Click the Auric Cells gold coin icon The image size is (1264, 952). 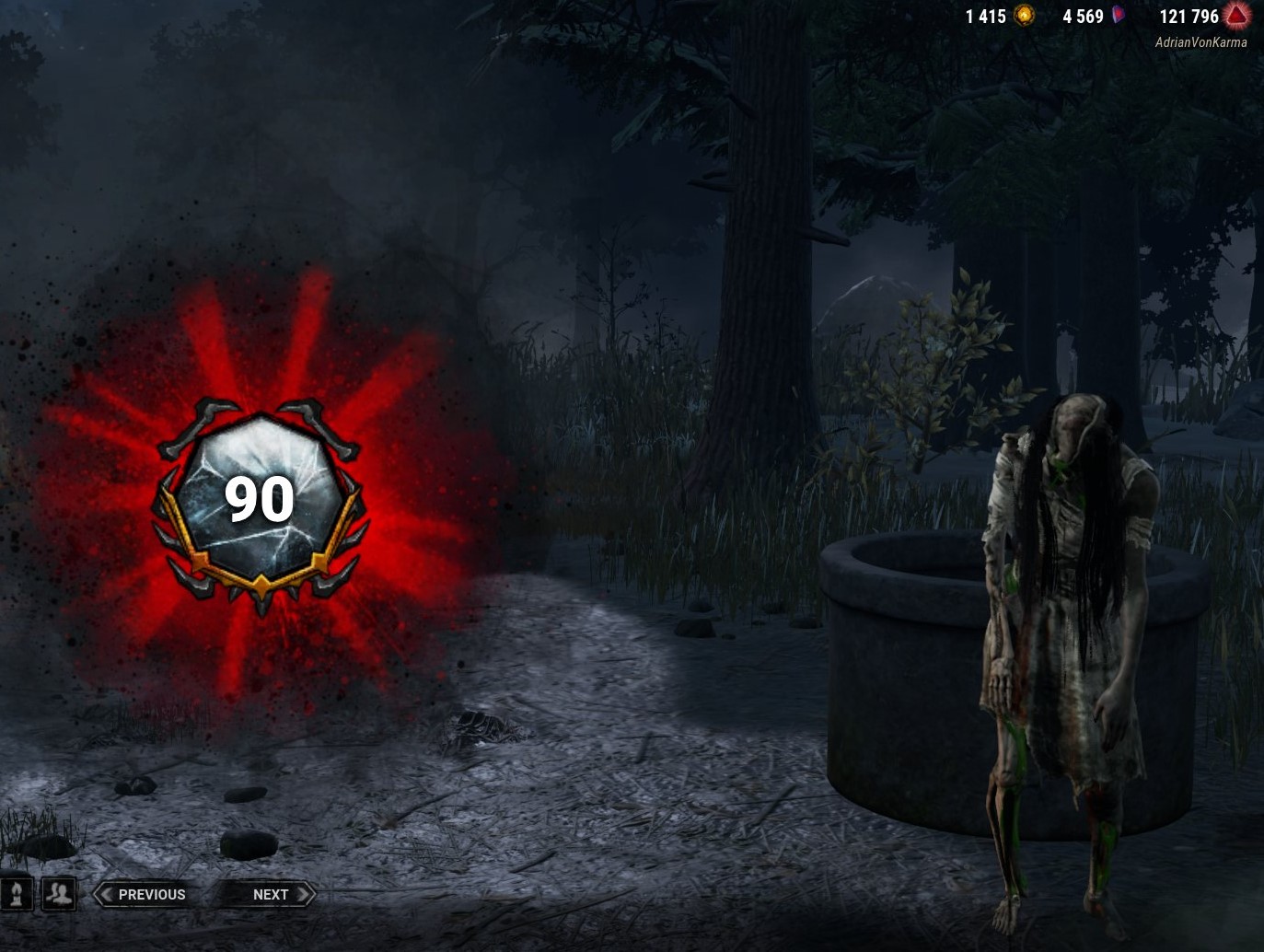click(1025, 16)
